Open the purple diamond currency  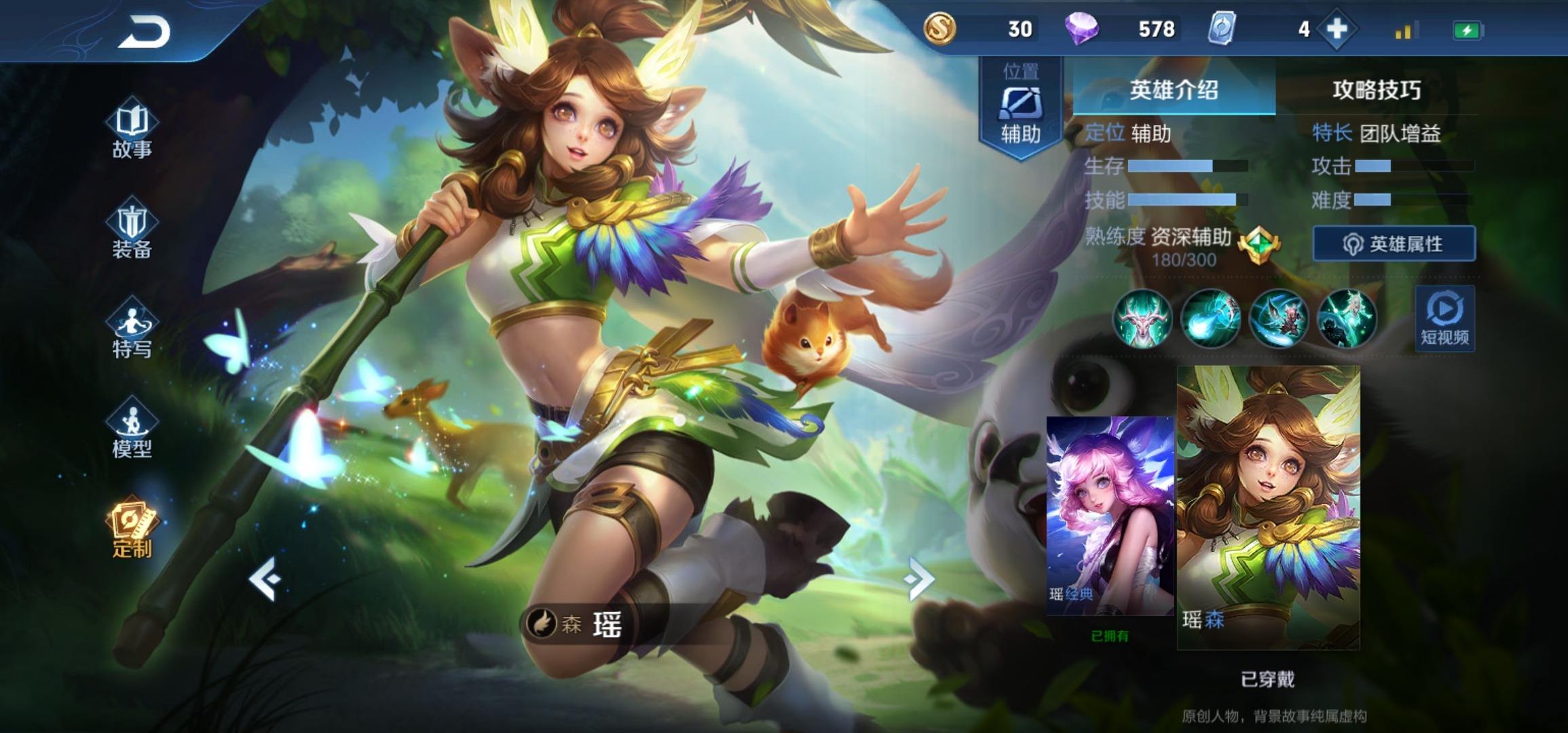[1081, 29]
